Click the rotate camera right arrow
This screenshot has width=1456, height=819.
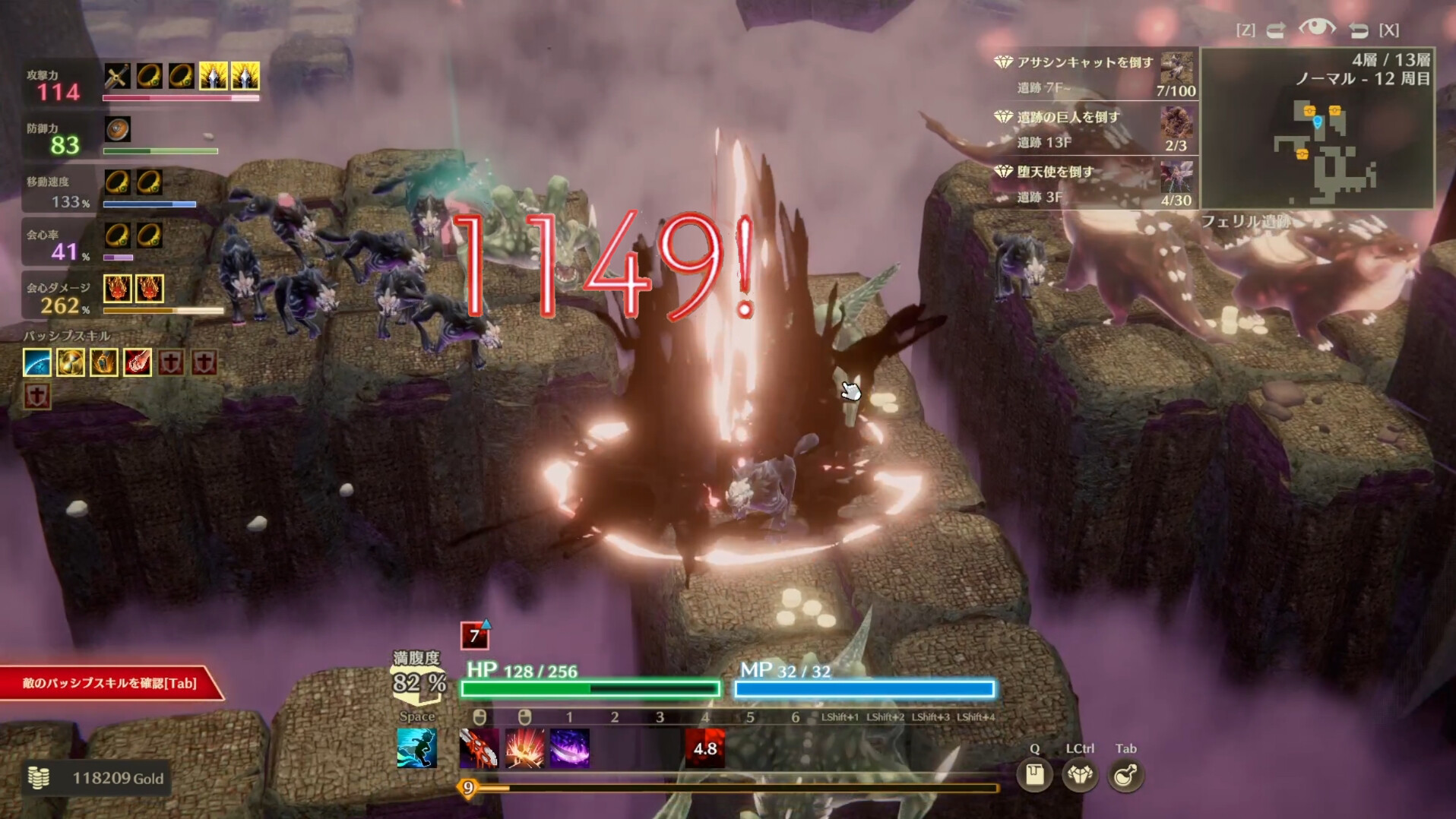coord(1359,30)
